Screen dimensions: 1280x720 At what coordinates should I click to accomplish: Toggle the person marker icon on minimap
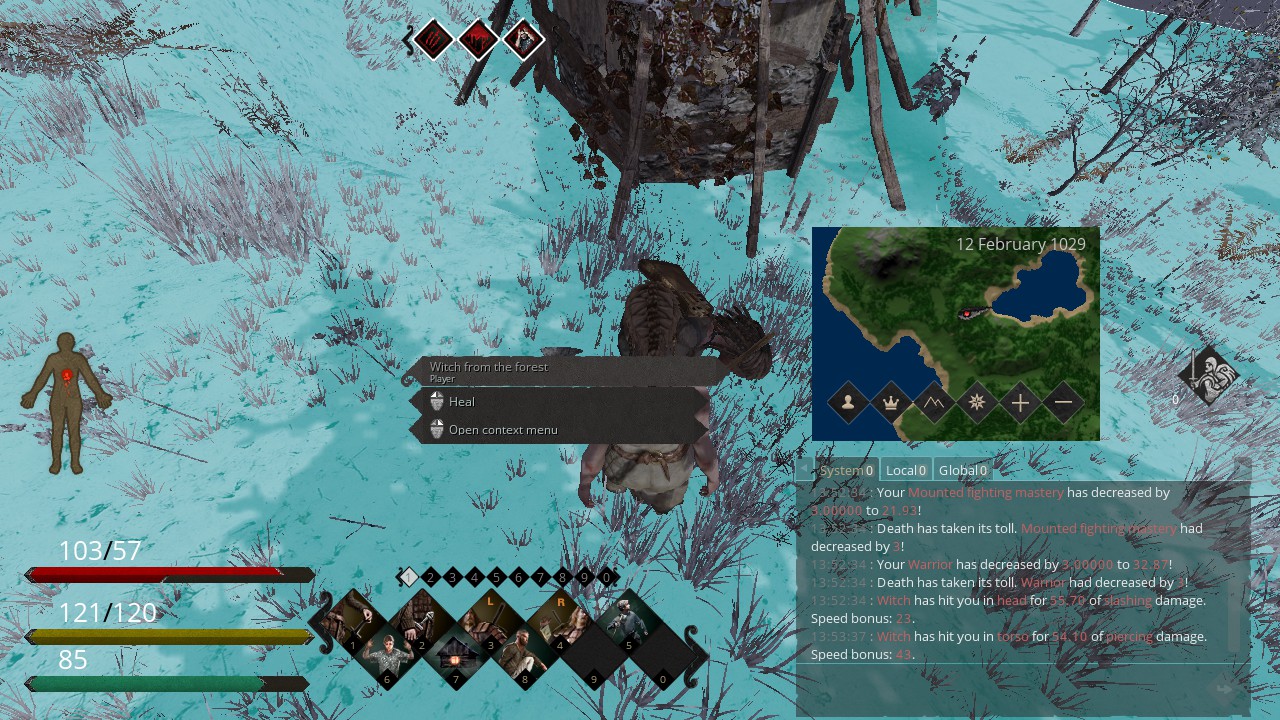click(848, 403)
